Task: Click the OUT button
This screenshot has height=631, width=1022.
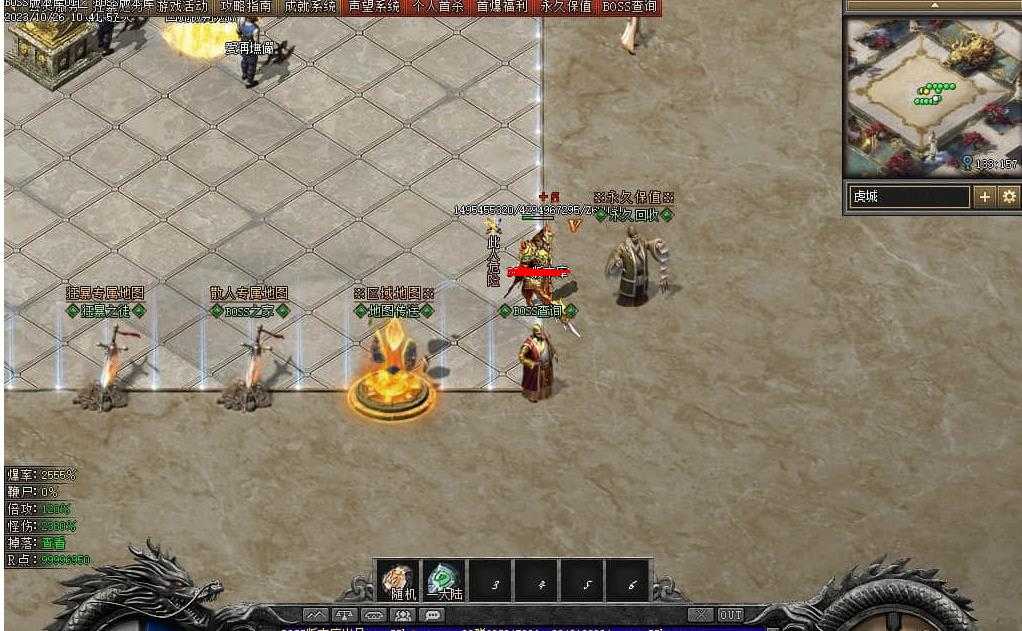Action: 731,615
